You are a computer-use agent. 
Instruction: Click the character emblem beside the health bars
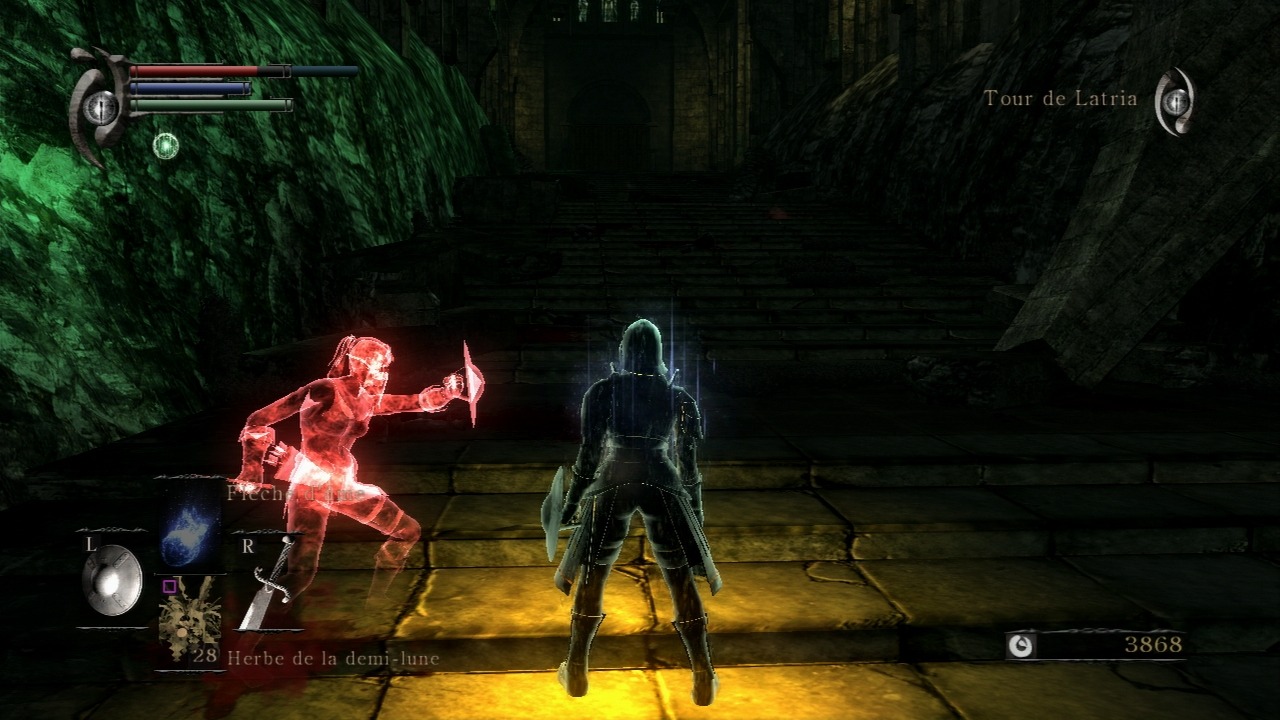point(100,107)
